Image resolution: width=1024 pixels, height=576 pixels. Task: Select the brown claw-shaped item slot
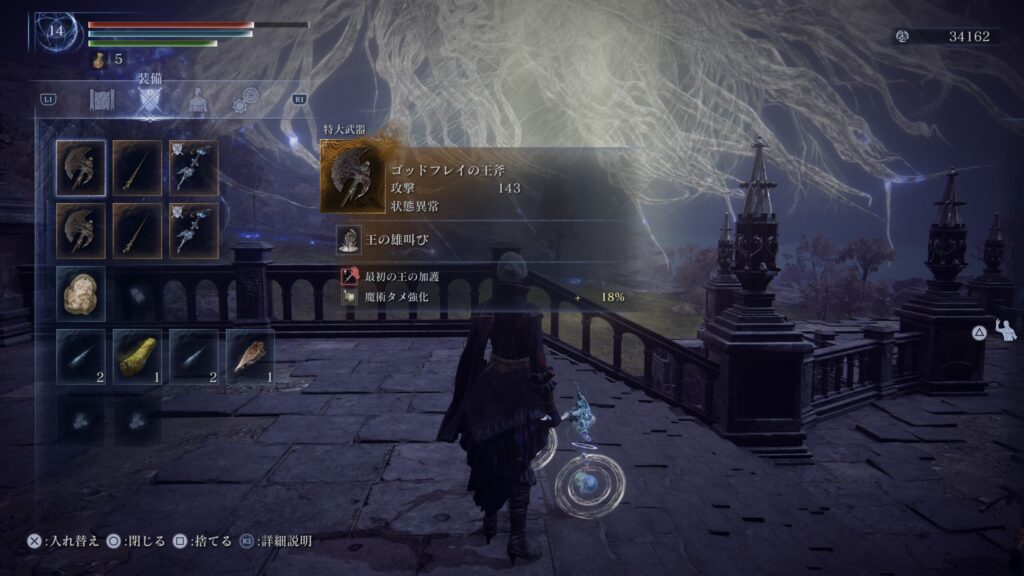click(x=251, y=355)
